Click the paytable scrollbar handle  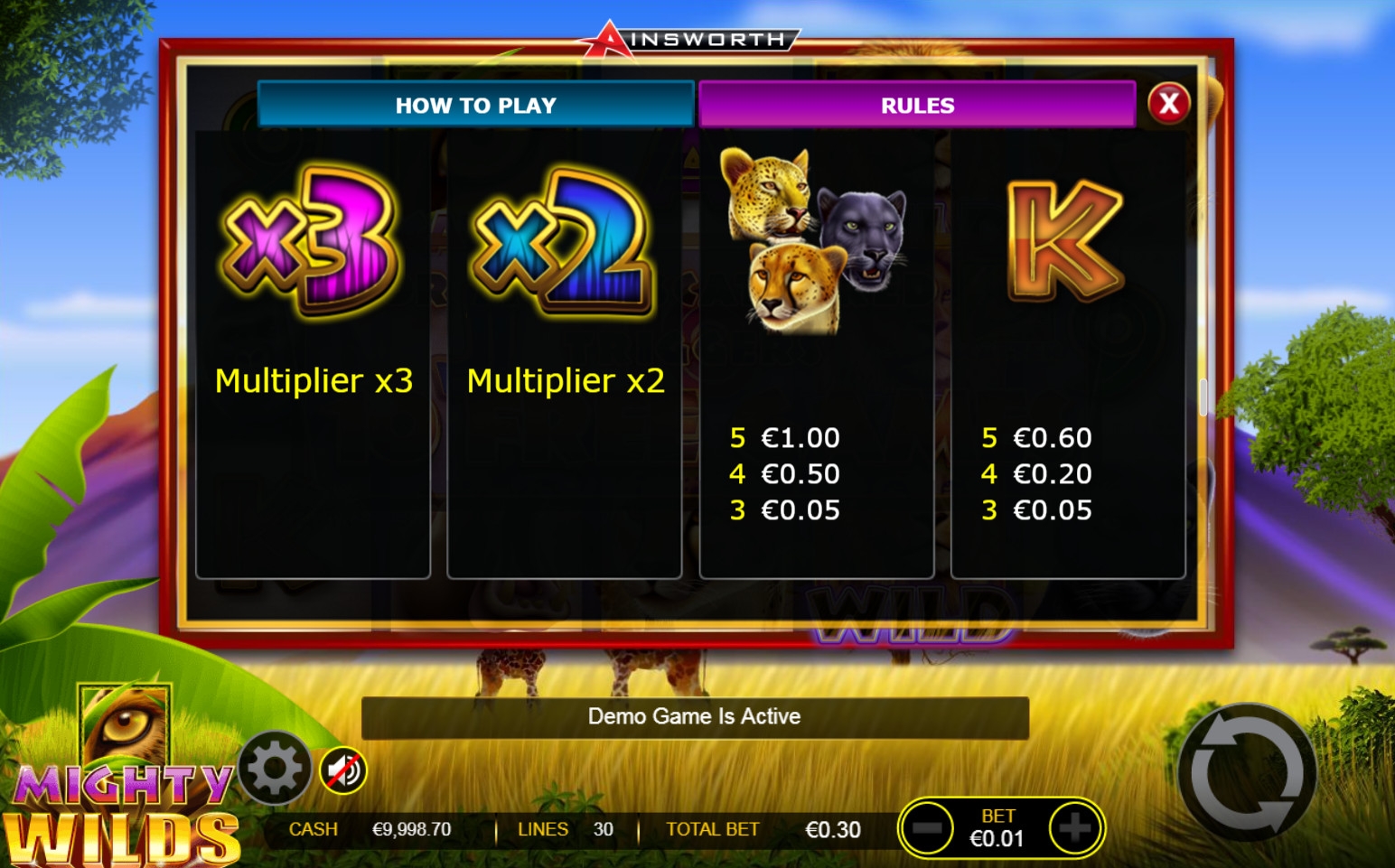pyautogui.click(x=1203, y=397)
